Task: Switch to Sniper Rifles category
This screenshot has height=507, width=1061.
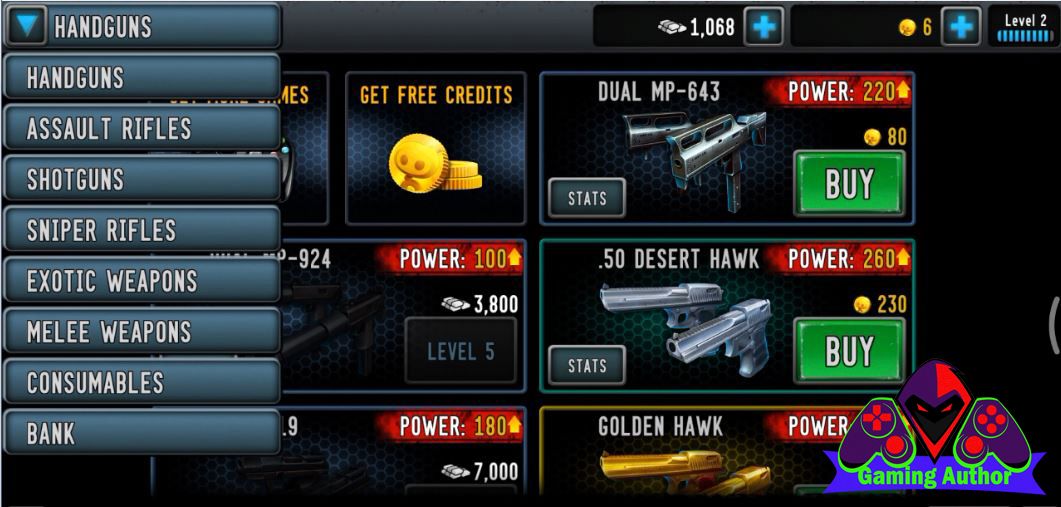Action: coord(141,231)
